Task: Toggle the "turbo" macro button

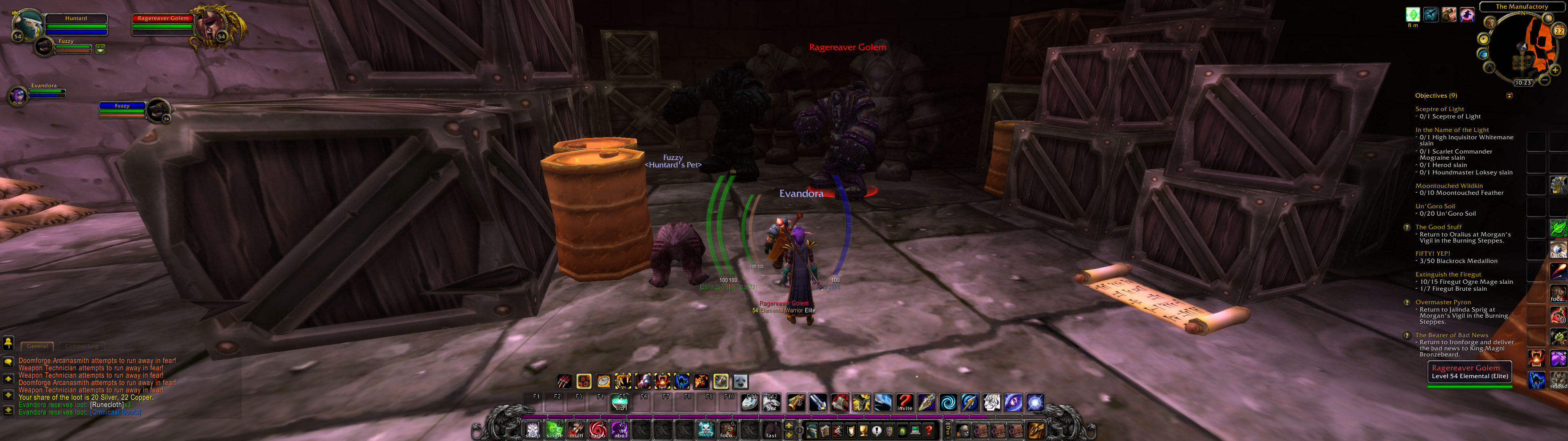Action: (597, 431)
